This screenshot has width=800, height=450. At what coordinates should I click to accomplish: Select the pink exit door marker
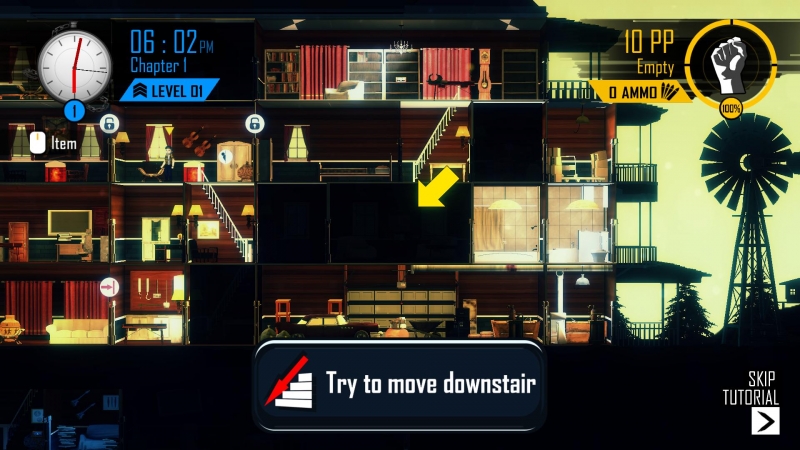click(109, 288)
